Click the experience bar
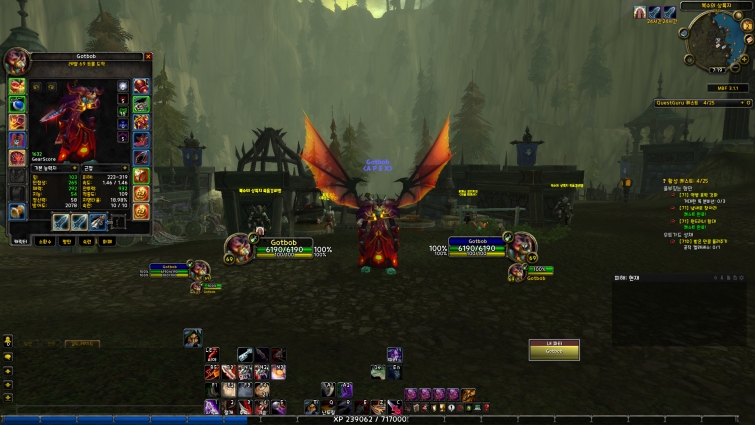The height and width of the screenshot is (425, 755). (377, 420)
